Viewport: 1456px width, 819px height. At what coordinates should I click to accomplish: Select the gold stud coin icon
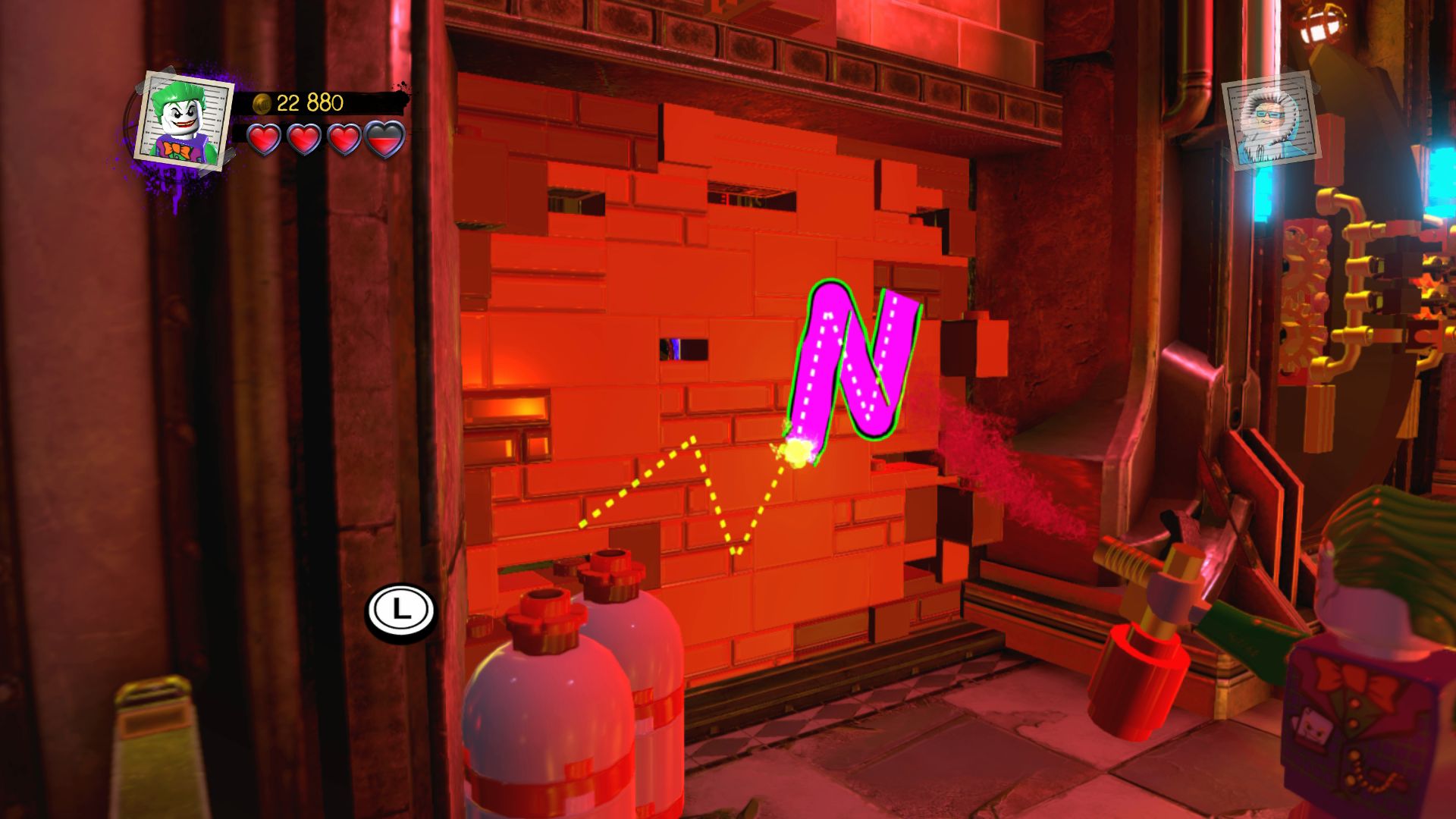[x=263, y=103]
